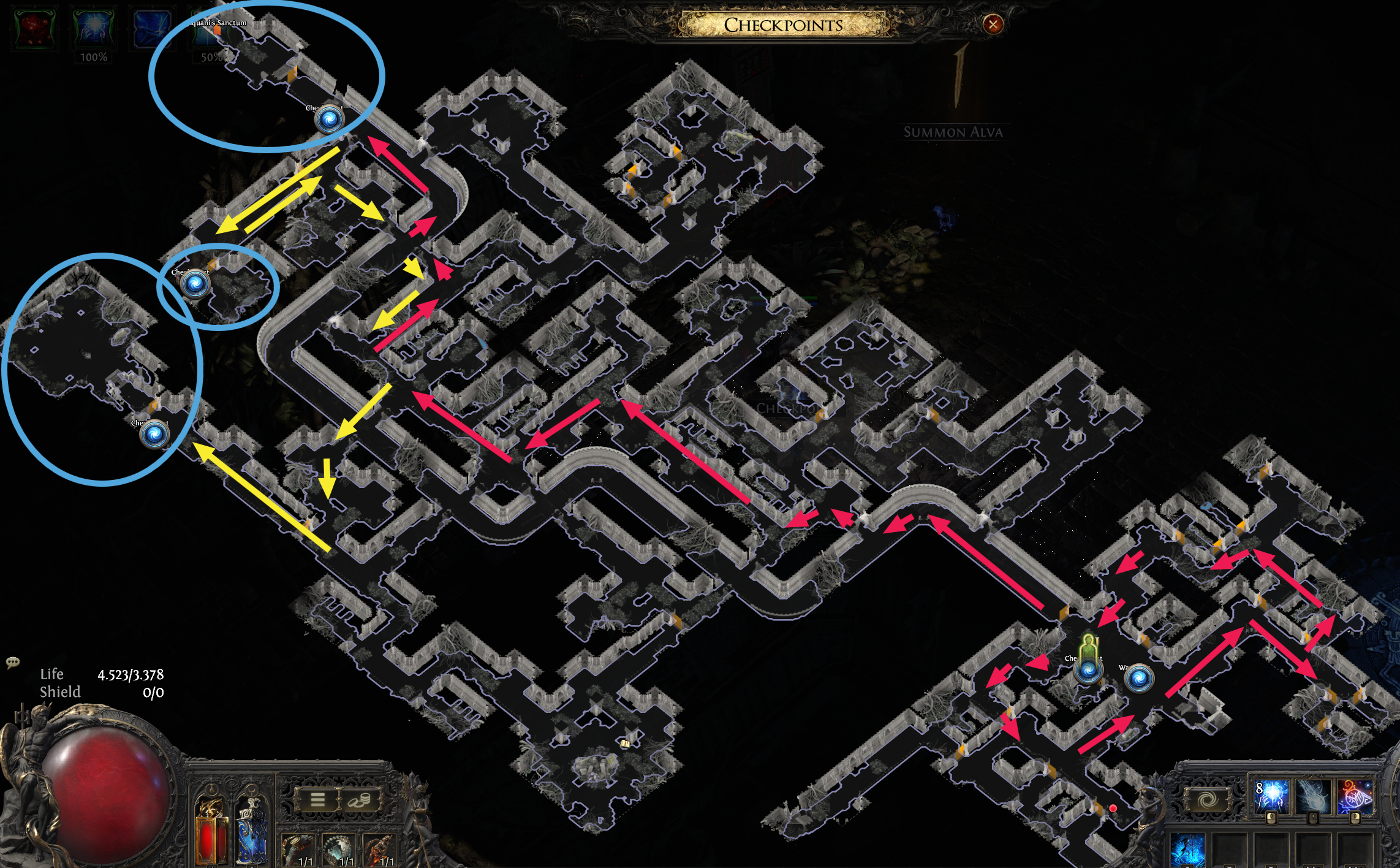
Task: Click the Waypoint marker on the map
Action: click(x=1139, y=678)
